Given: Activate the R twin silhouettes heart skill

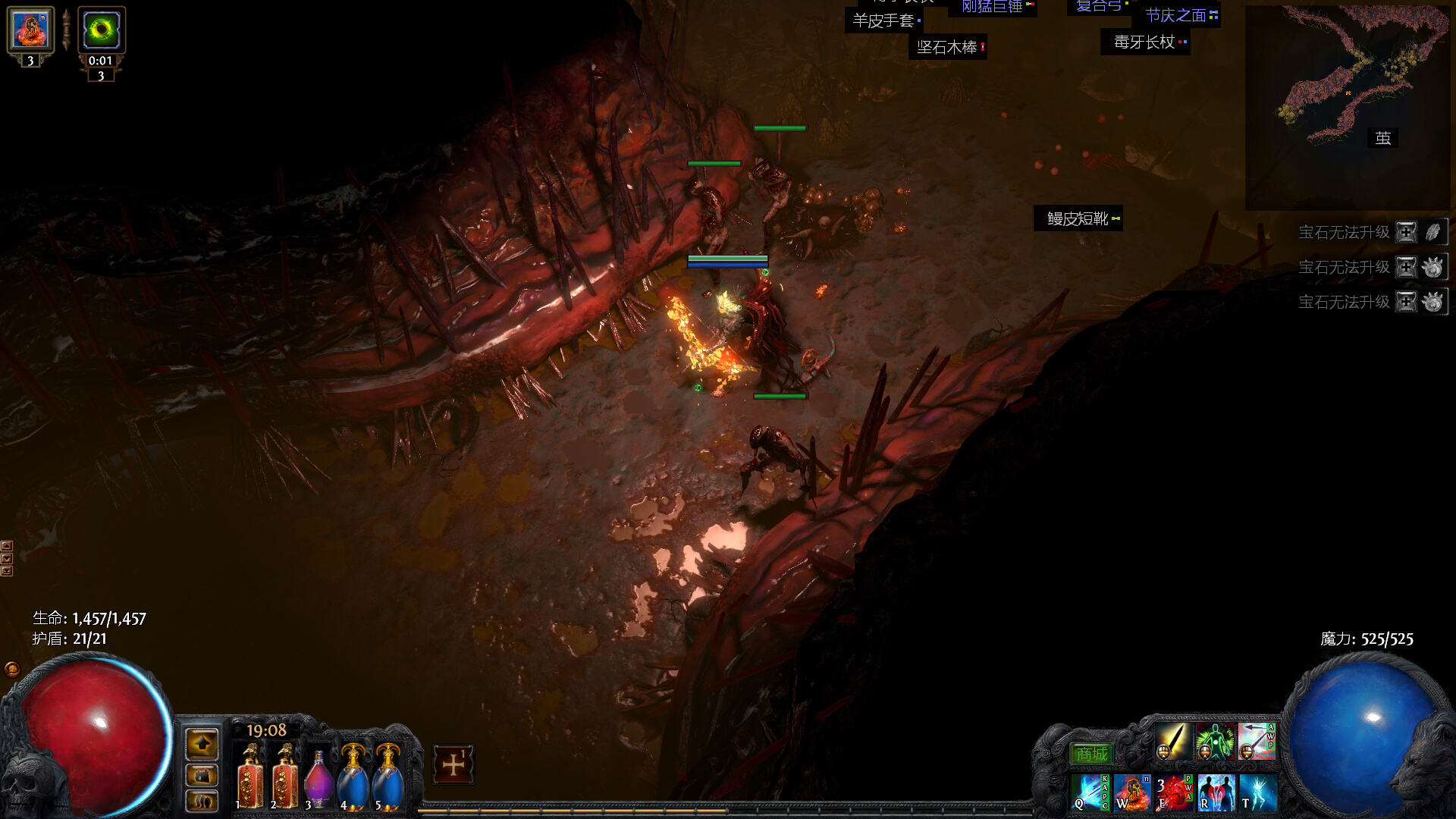Looking at the screenshot, I should (1216, 792).
